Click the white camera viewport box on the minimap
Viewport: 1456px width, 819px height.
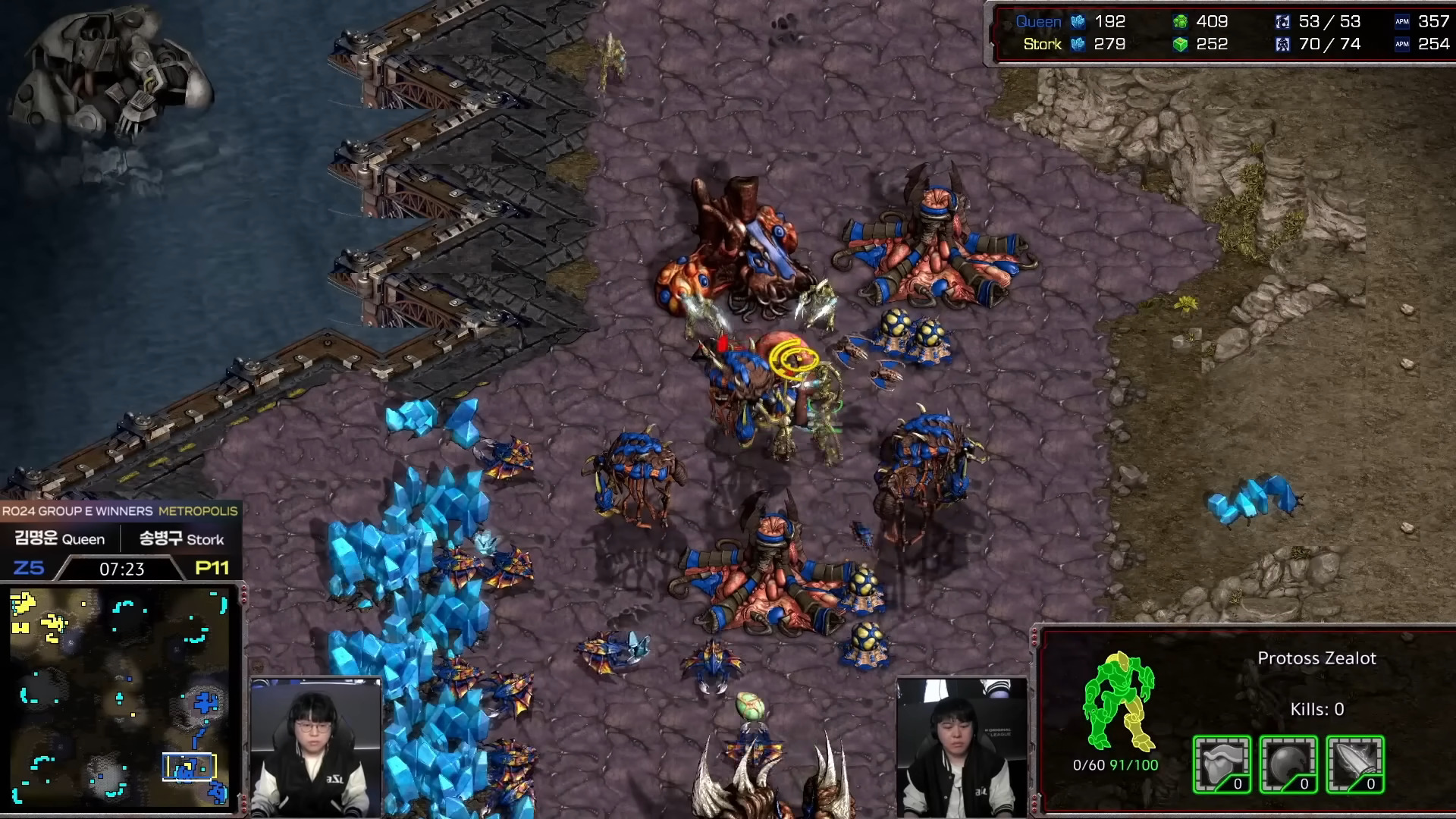190,767
